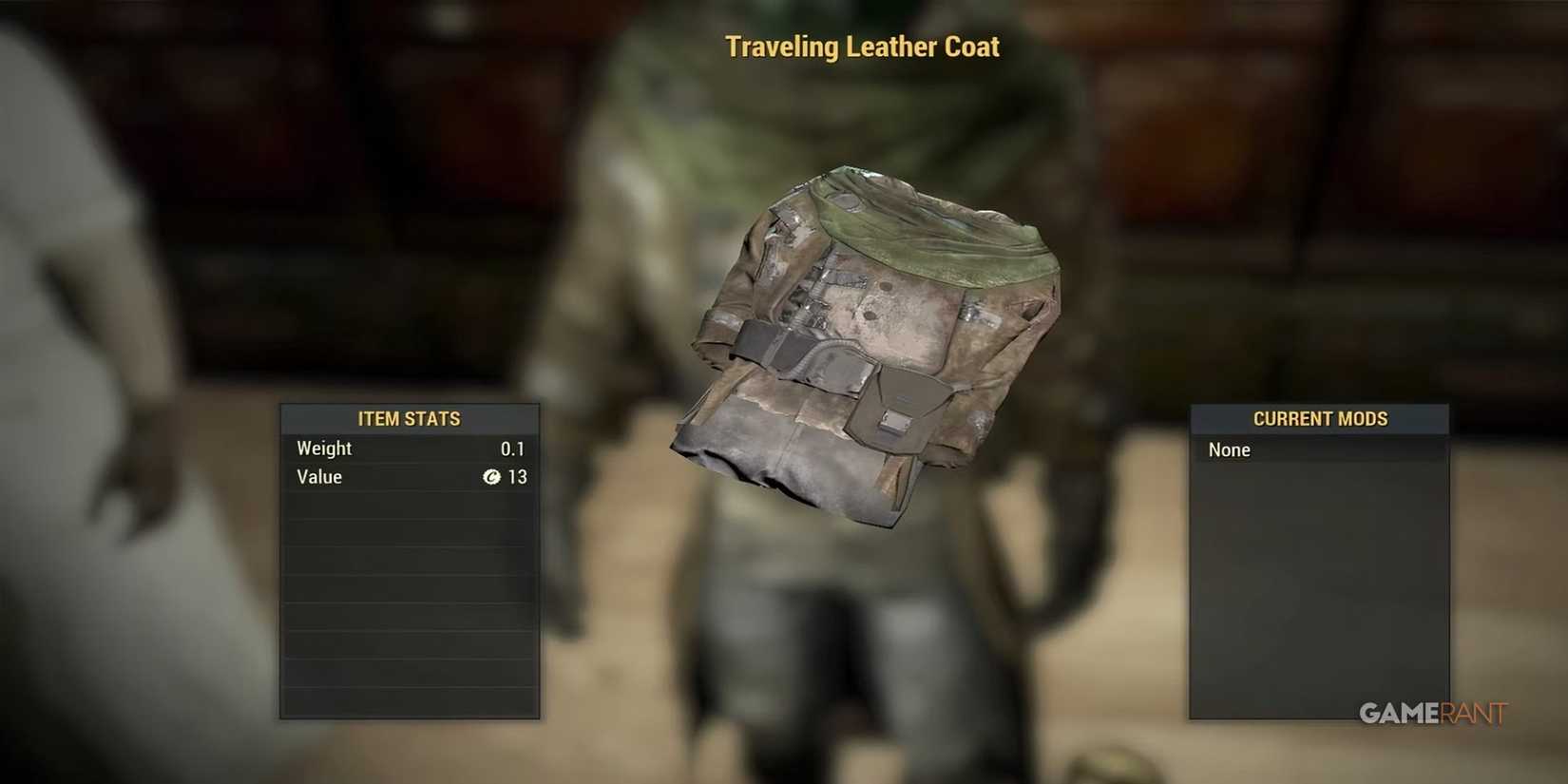Select the Traveling Leather Coat 3D model

[874, 352]
